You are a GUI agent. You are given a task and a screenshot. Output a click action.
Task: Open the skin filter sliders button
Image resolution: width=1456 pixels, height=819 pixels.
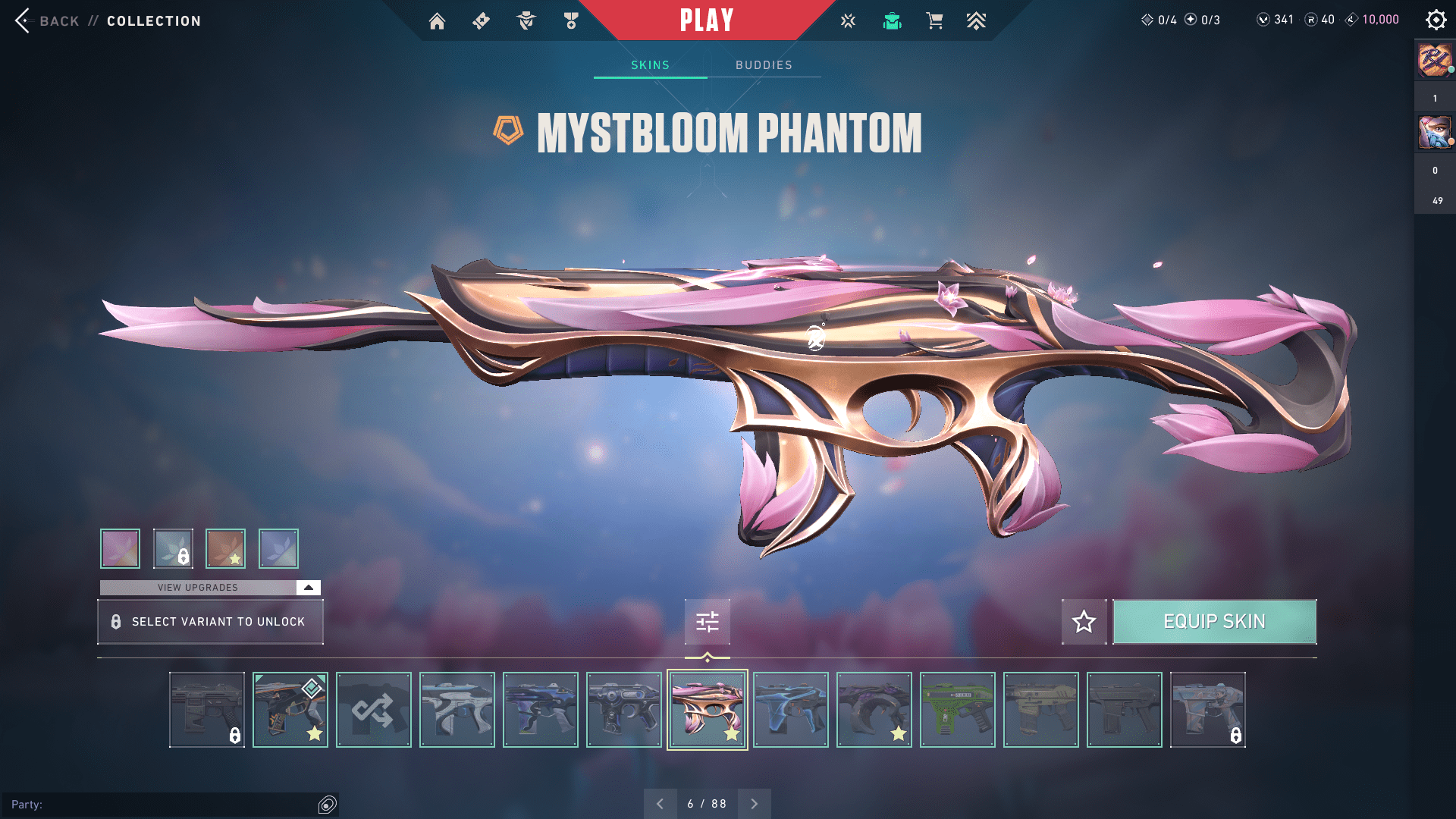pyautogui.click(x=707, y=622)
